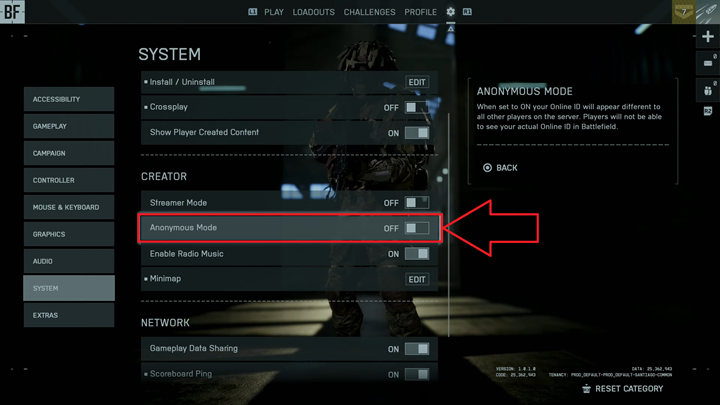The height and width of the screenshot is (405, 720).
Task: Disable Show Player Created Content toggle
Action: tap(416, 133)
